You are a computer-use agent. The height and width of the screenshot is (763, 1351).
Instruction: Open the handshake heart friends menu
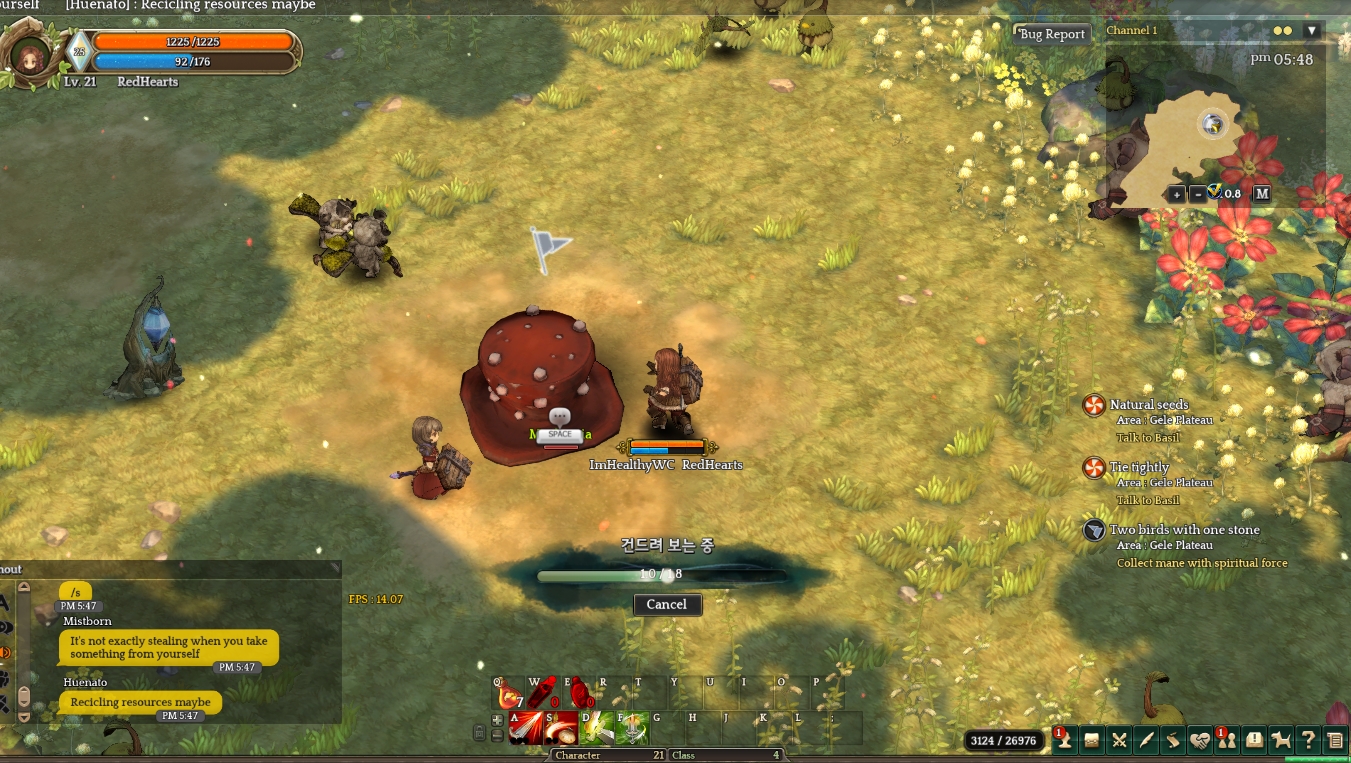click(x=1200, y=740)
